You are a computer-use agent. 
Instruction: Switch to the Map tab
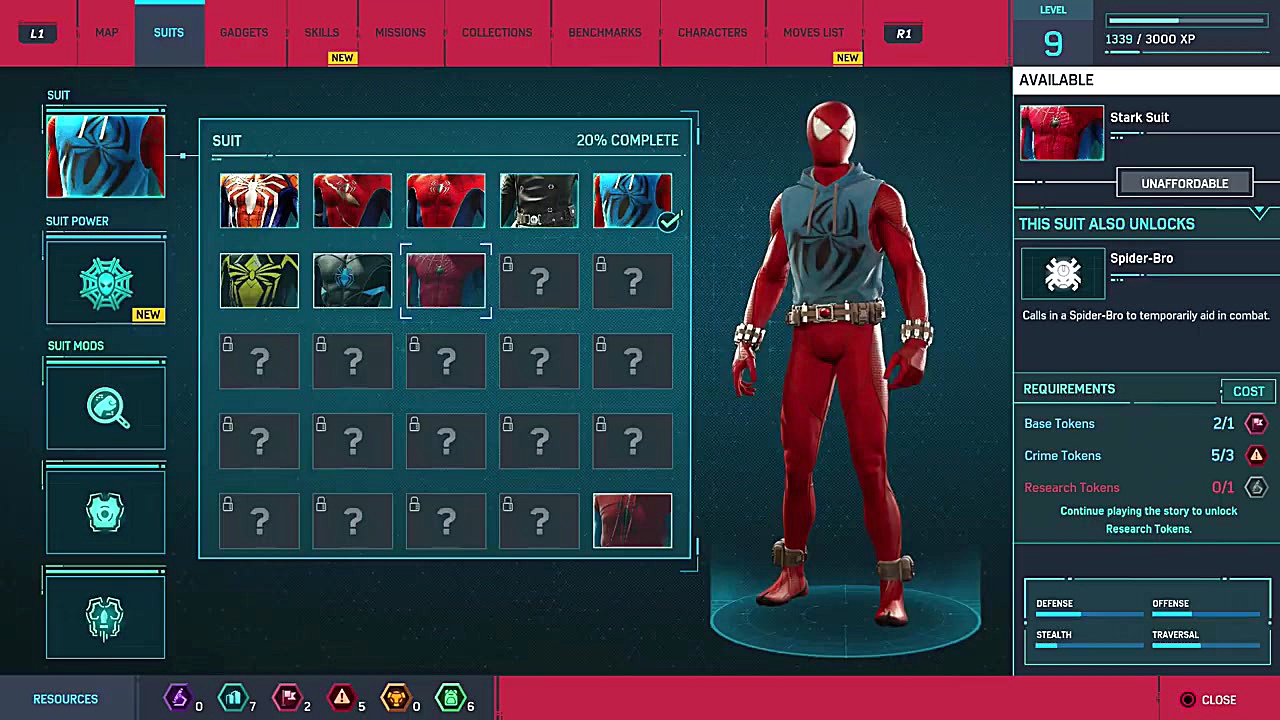click(x=107, y=33)
